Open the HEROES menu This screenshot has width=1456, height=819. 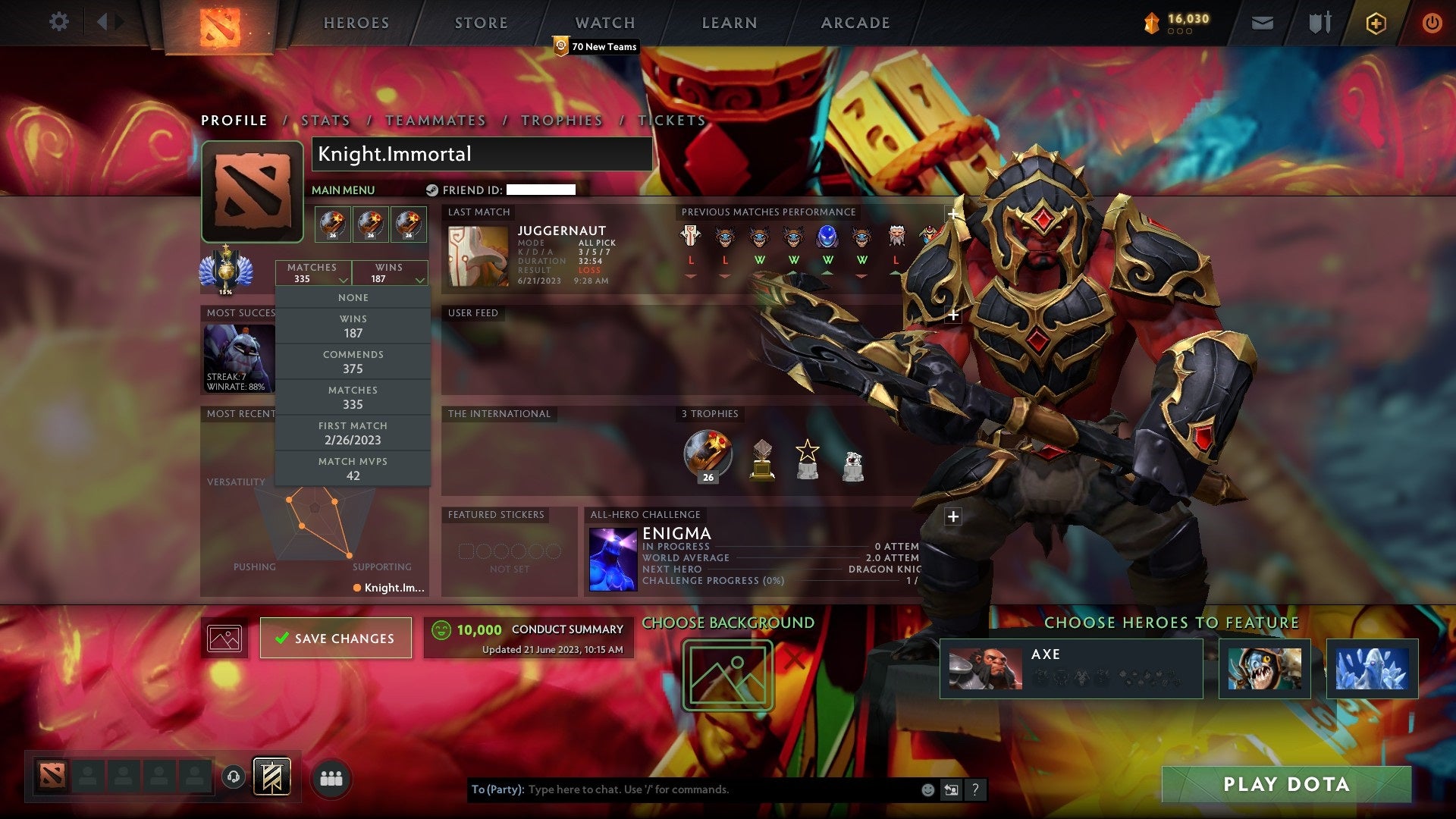(x=356, y=23)
